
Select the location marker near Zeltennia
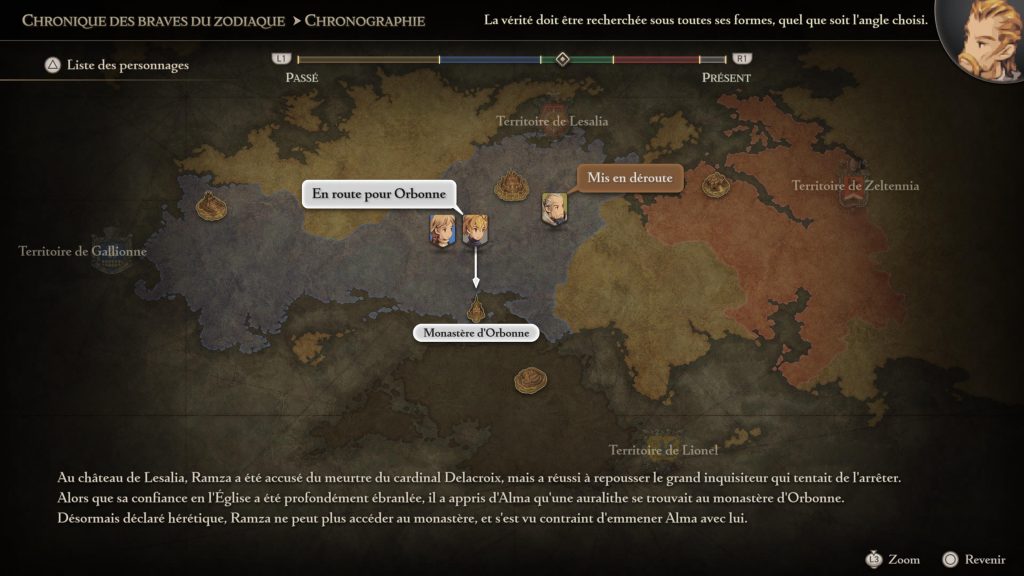714,184
